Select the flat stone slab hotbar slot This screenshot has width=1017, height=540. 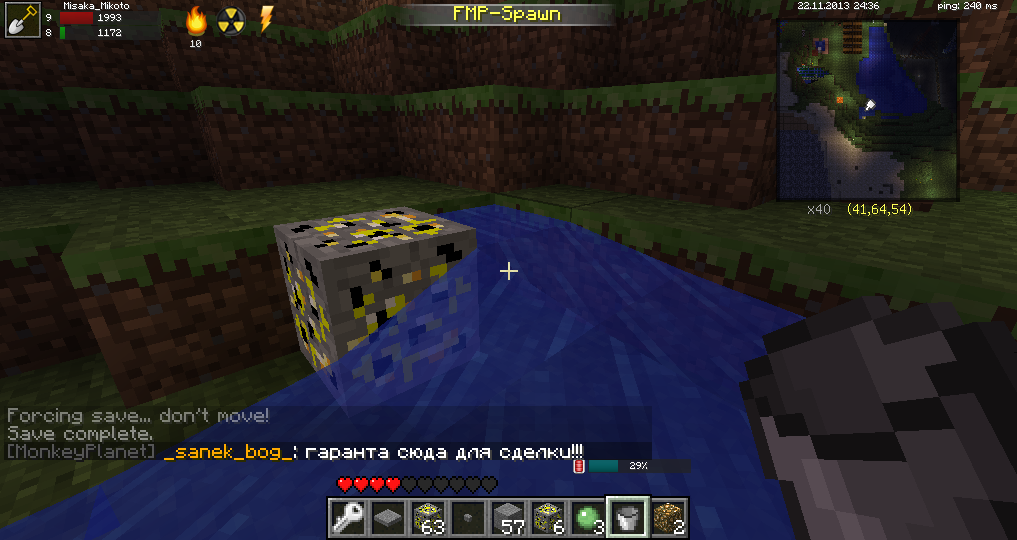388,517
